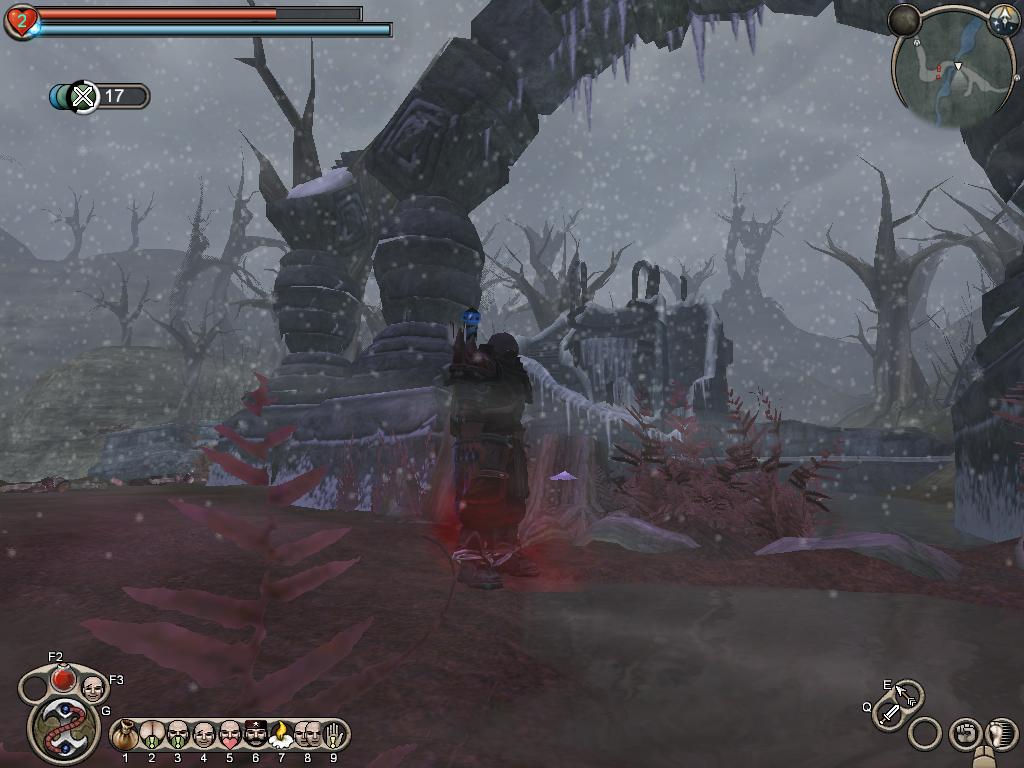
Task: Activate the heart flirt expression
Action: (229, 735)
